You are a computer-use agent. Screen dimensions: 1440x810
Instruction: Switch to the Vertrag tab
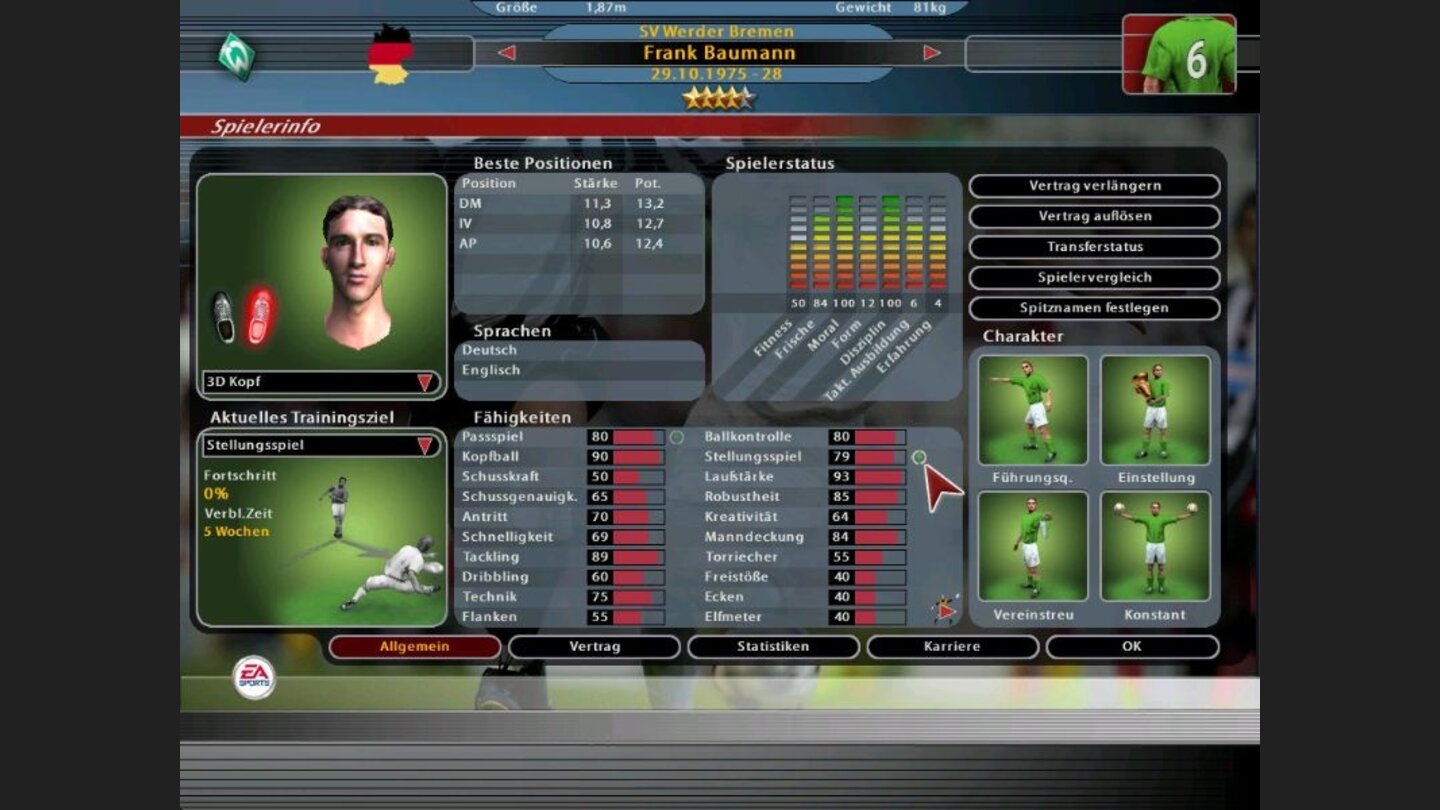pos(595,647)
